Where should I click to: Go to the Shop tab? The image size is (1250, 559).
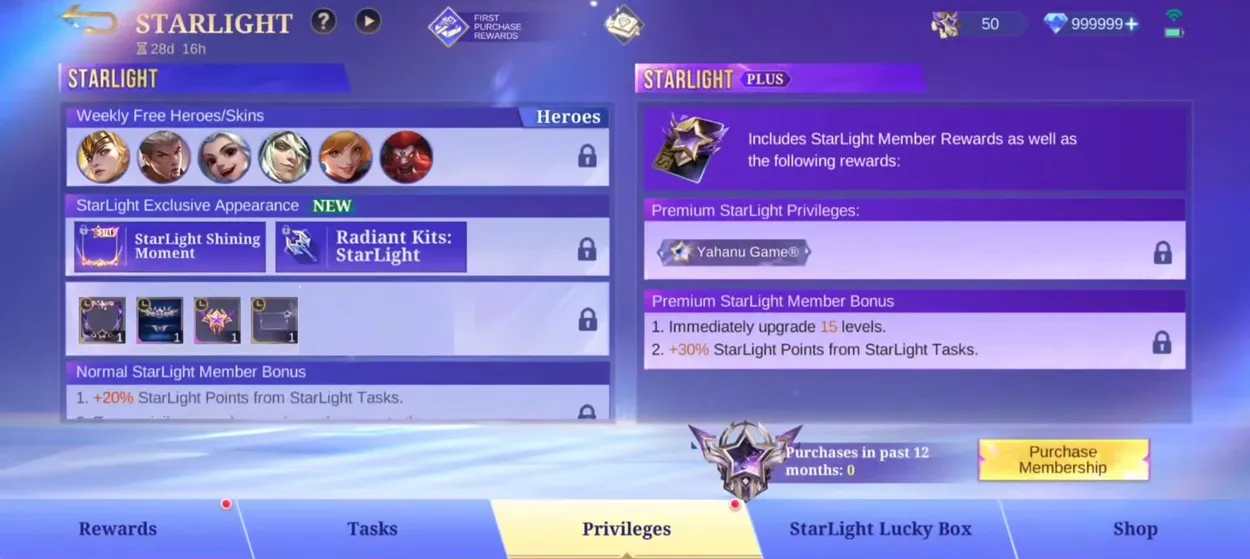click(1135, 529)
